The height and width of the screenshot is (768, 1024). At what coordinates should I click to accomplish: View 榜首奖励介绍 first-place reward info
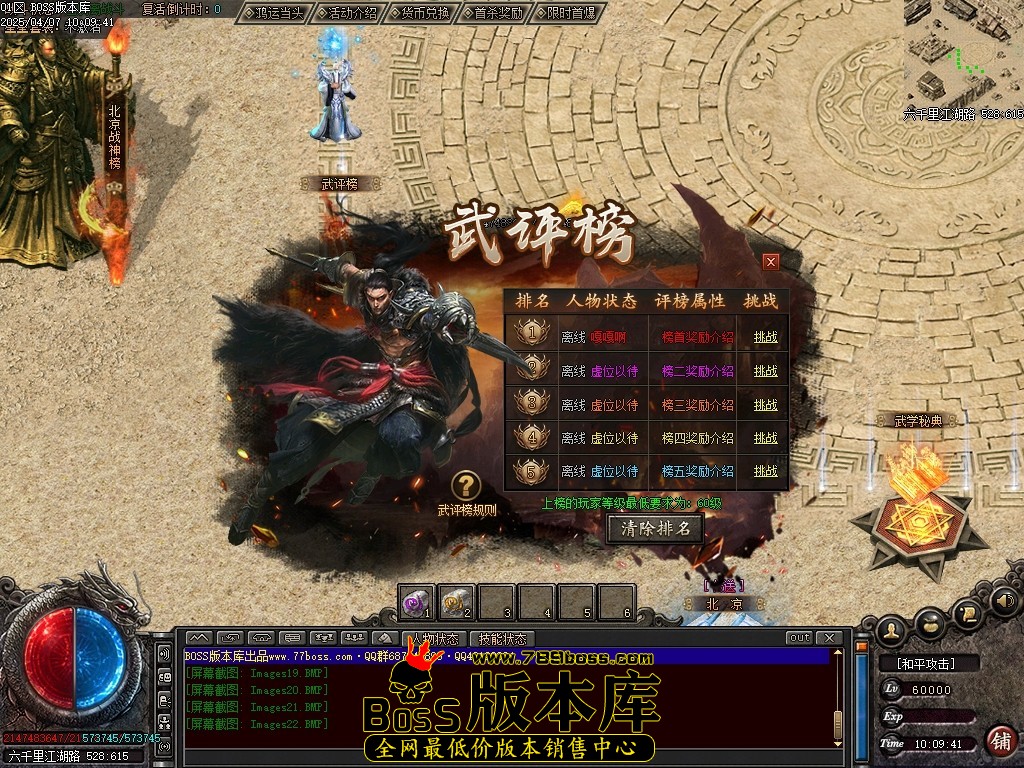point(697,338)
